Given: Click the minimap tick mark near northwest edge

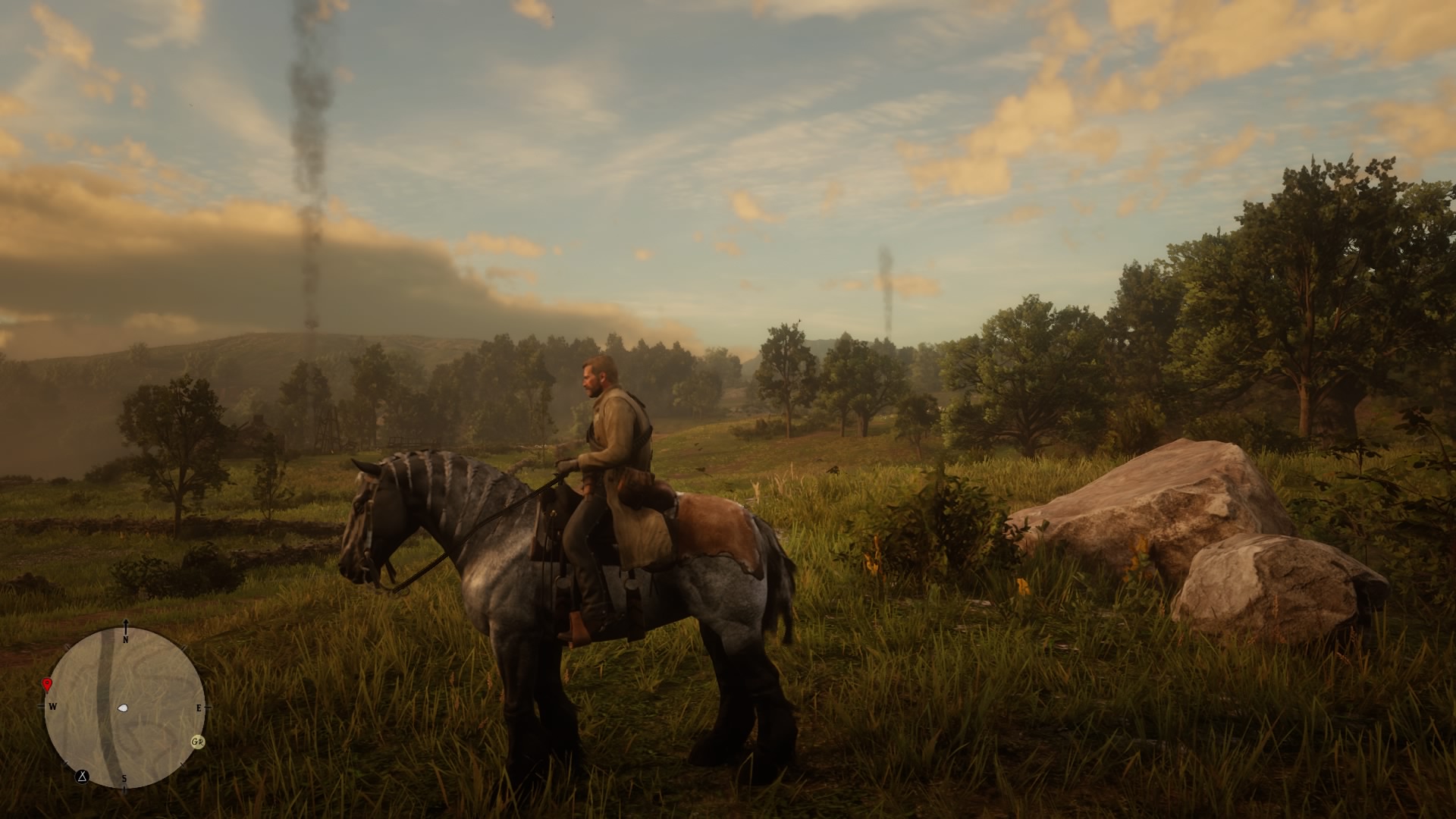Looking at the screenshot, I should tap(66, 647).
